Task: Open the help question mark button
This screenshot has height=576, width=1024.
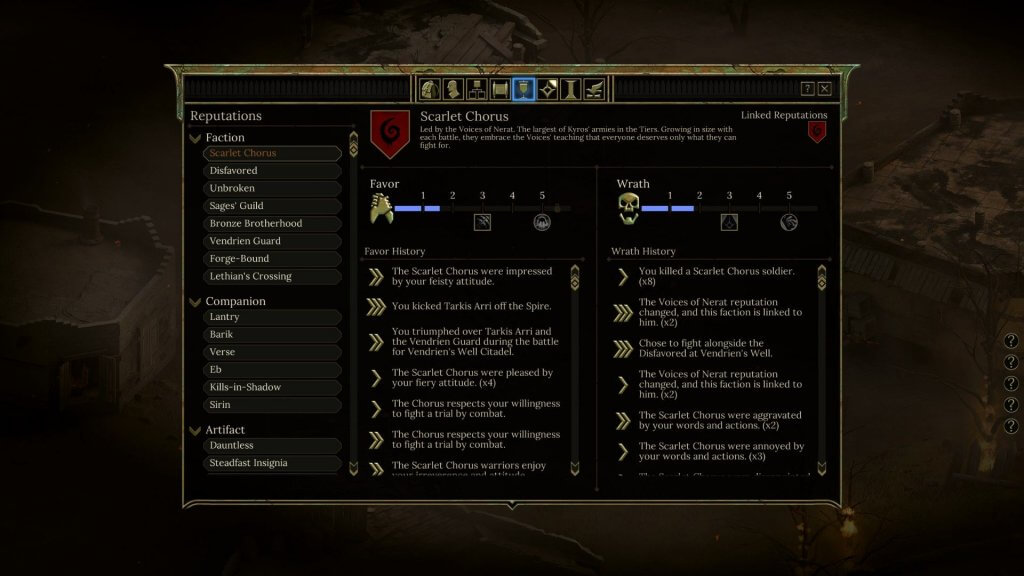Action: (x=807, y=89)
